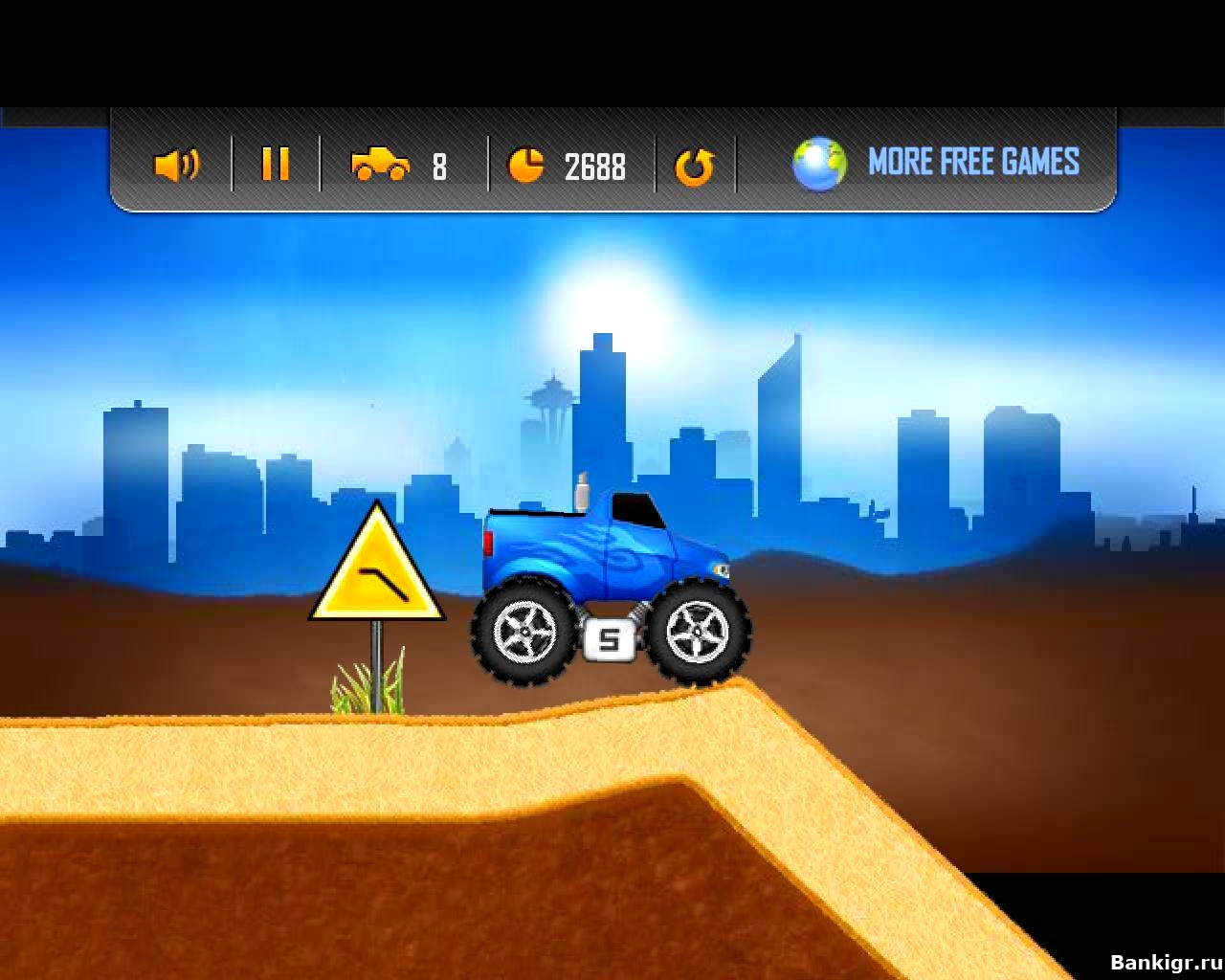Open the More Free Games link
1225x980 pixels.
(972, 163)
